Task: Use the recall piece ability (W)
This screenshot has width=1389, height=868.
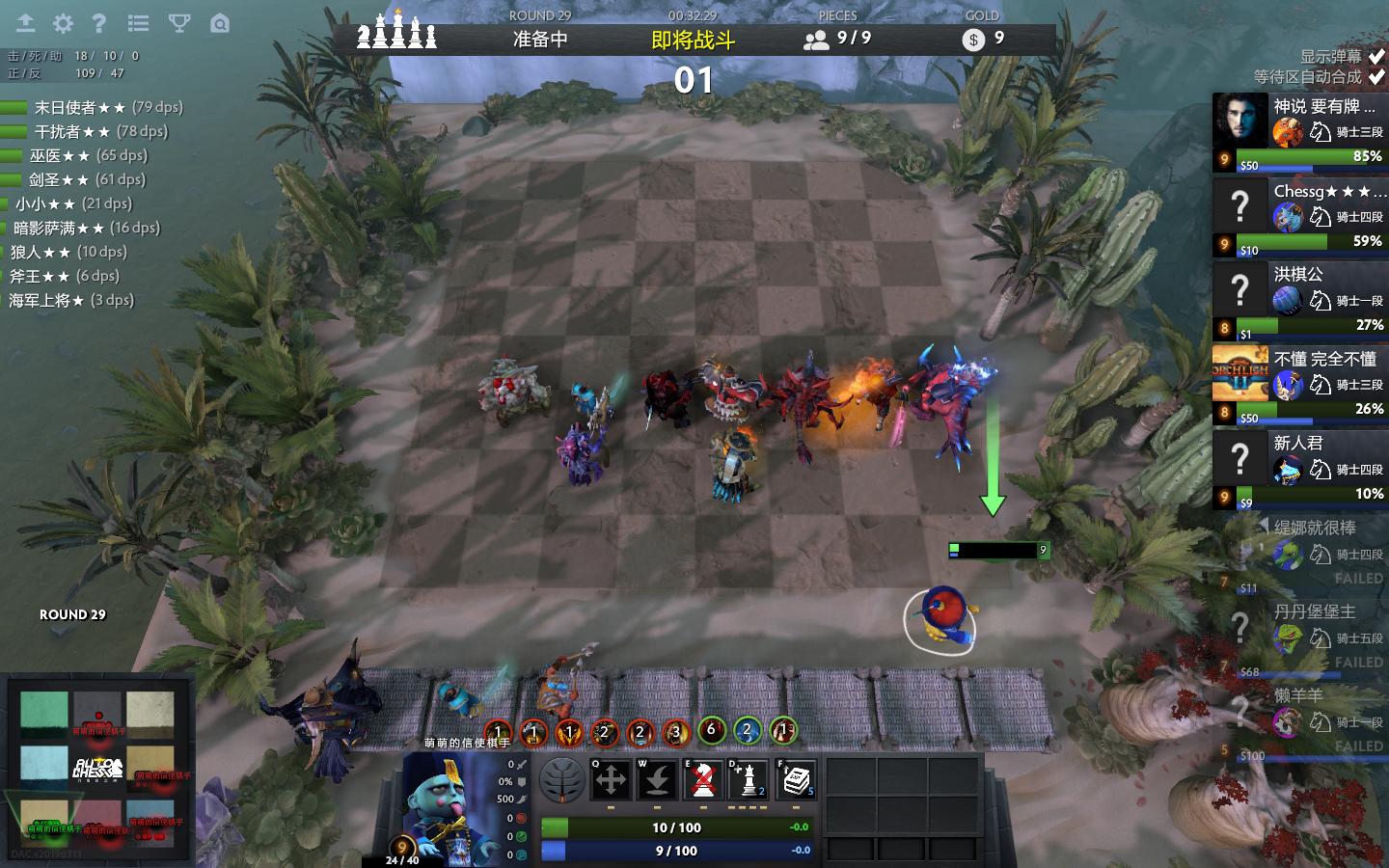Action: [x=657, y=779]
